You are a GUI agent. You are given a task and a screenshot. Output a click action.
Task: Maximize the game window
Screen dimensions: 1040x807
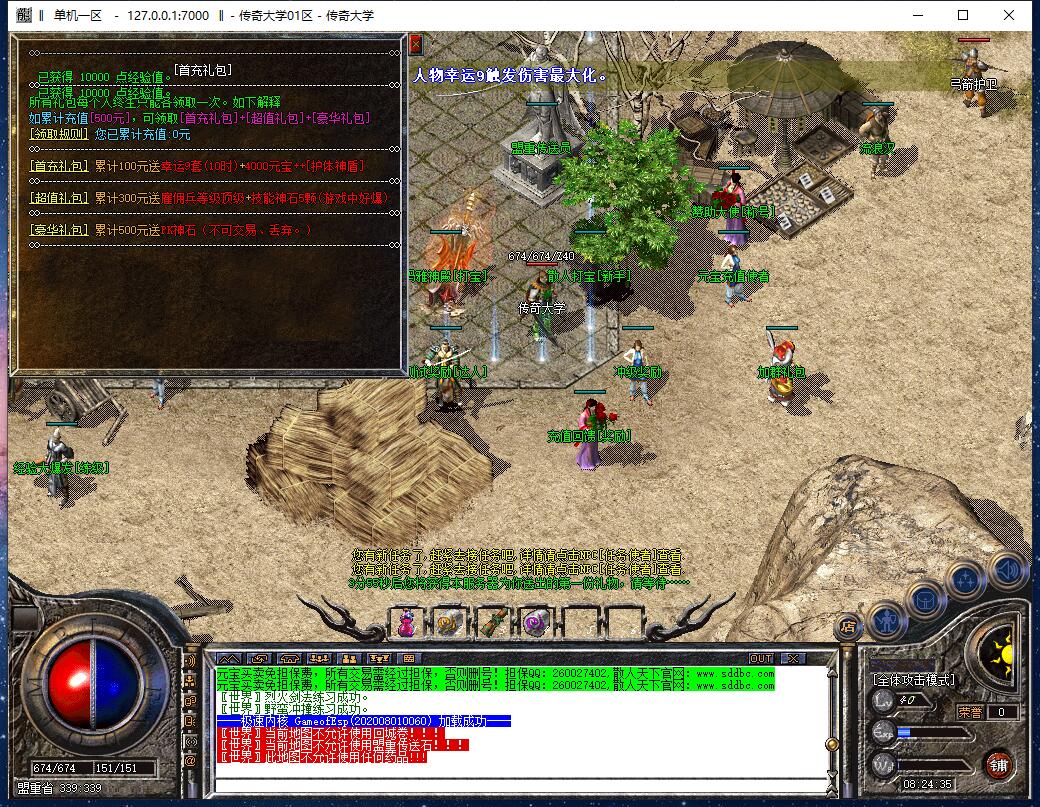tap(963, 15)
